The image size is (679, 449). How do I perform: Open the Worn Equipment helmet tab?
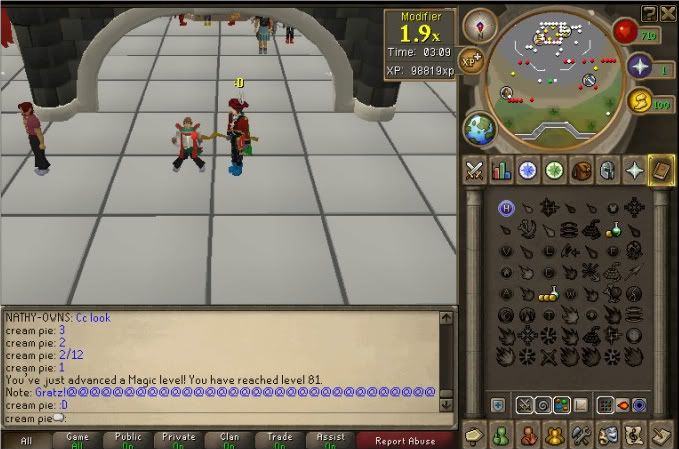pyautogui.click(x=607, y=170)
